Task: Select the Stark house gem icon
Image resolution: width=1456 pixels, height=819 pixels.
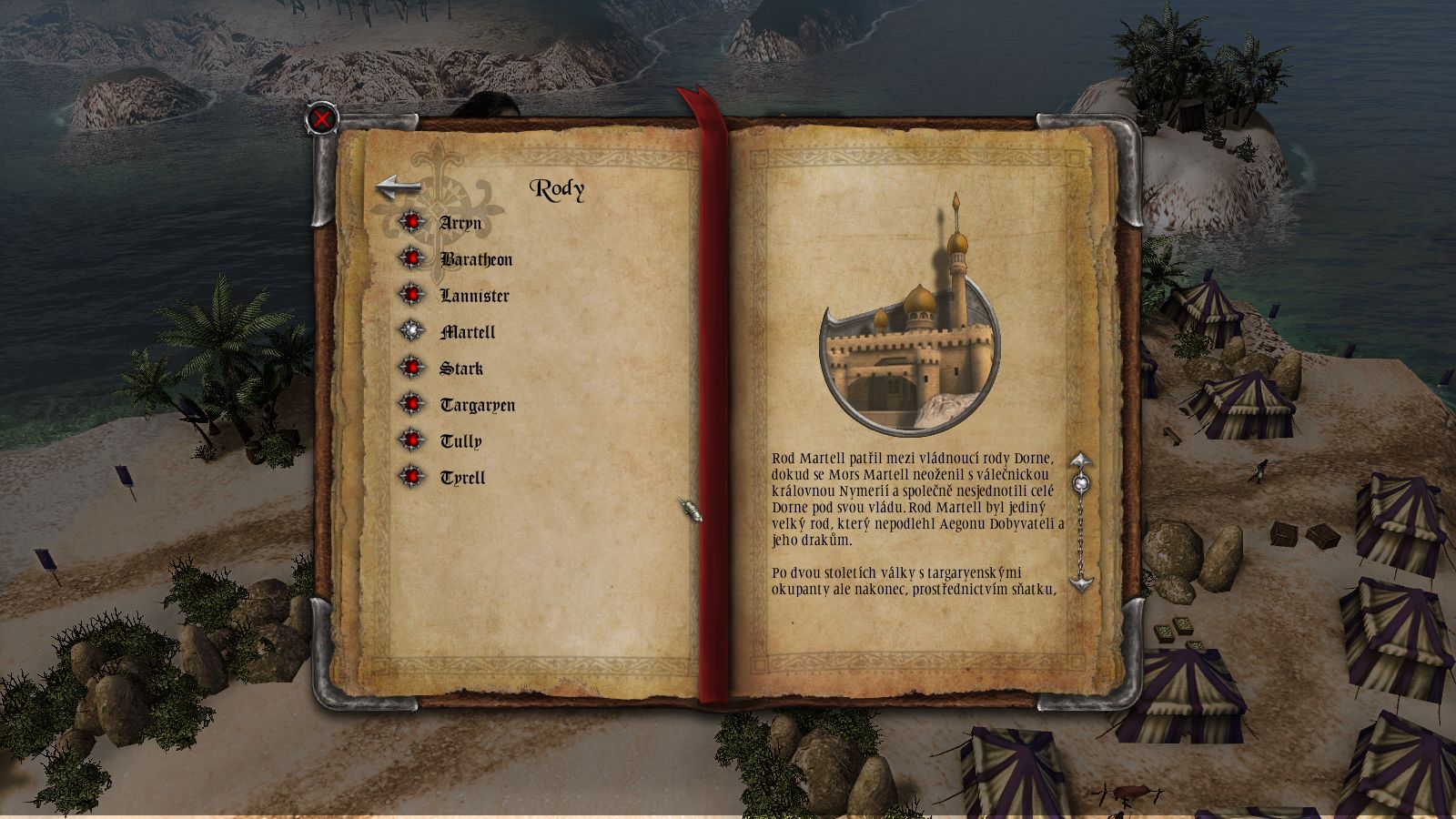Action: pos(414,368)
